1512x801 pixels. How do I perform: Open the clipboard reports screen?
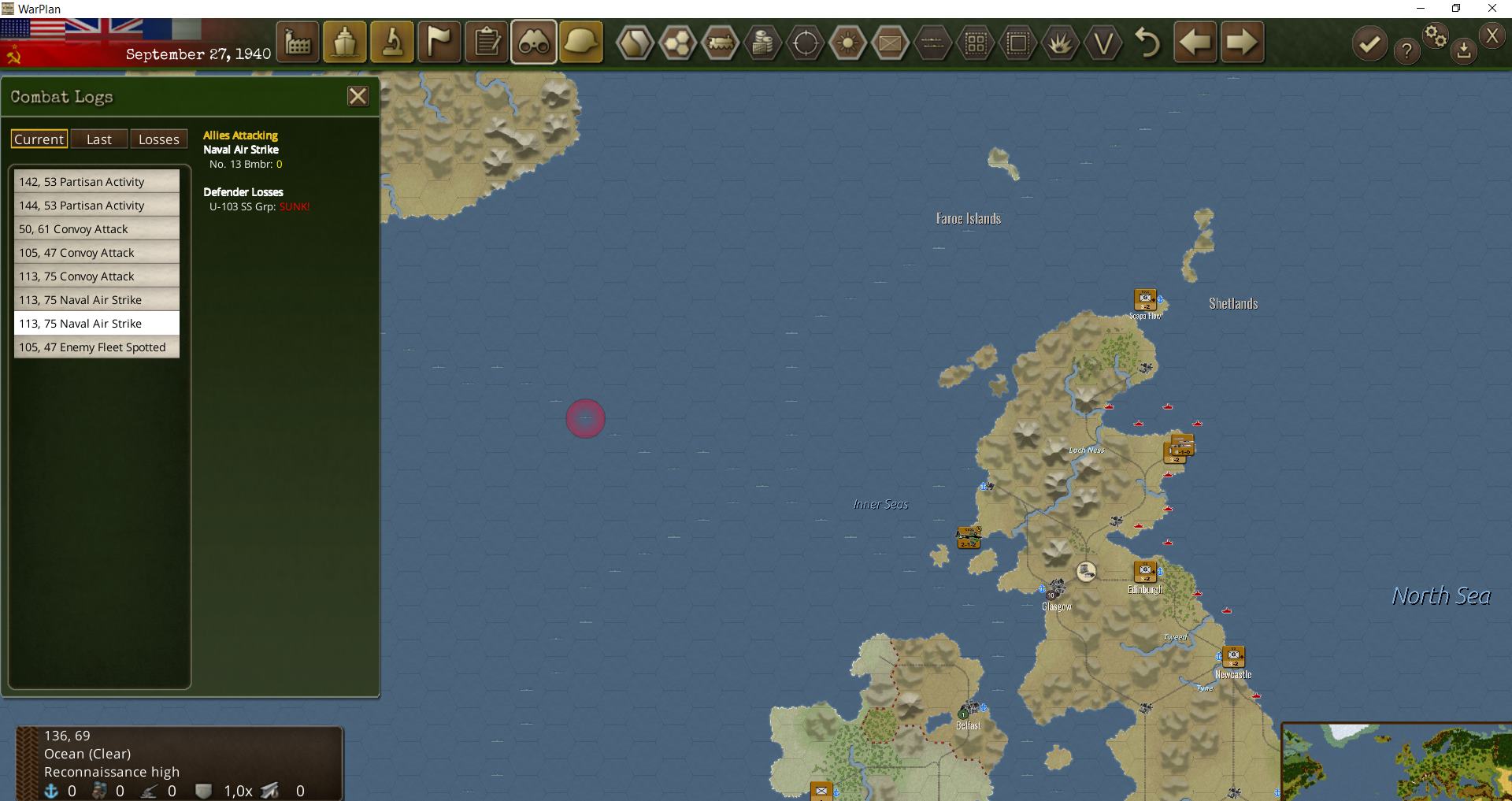487,42
